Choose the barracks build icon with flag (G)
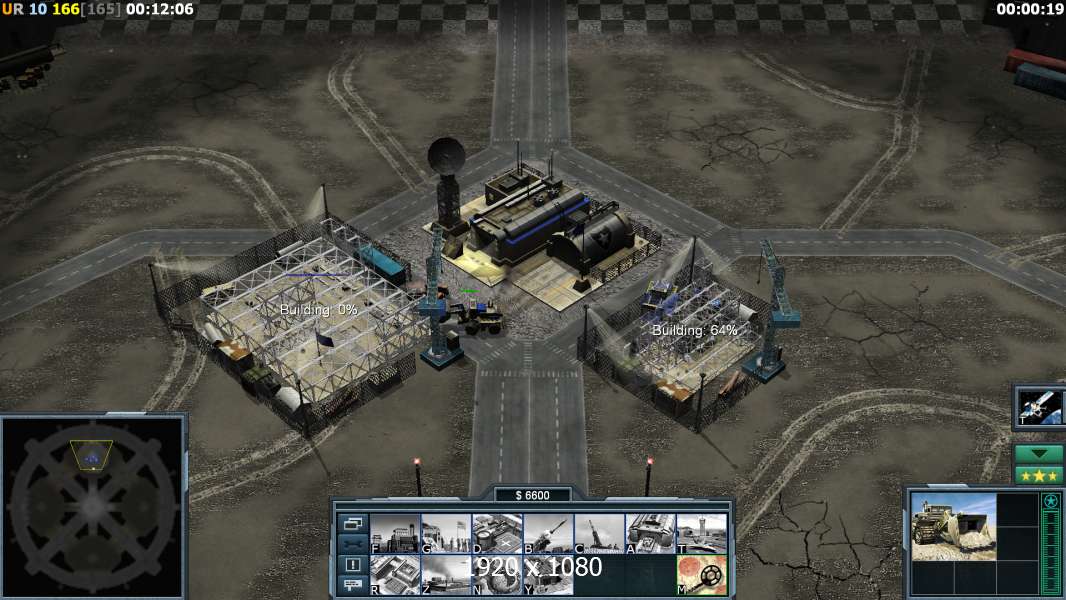1066x600 pixels. click(446, 533)
